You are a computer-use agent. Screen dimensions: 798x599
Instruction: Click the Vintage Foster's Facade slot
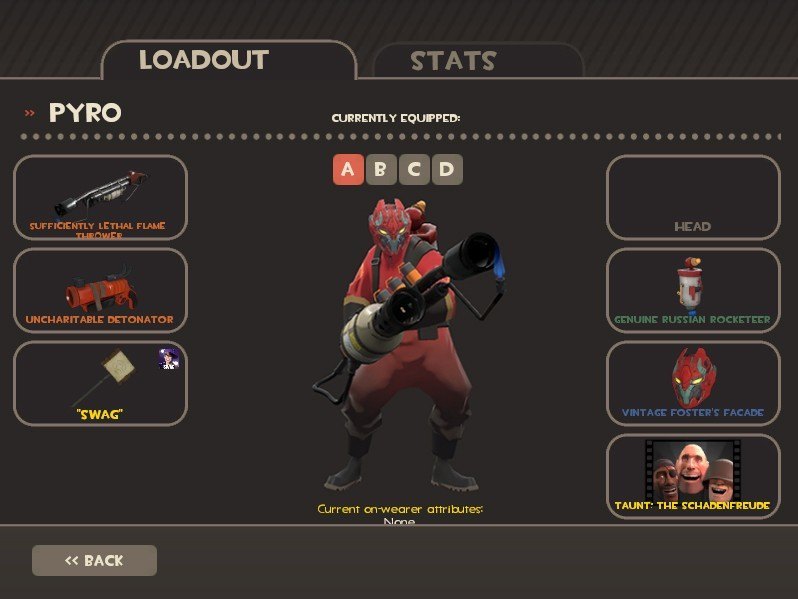point(693,384)
